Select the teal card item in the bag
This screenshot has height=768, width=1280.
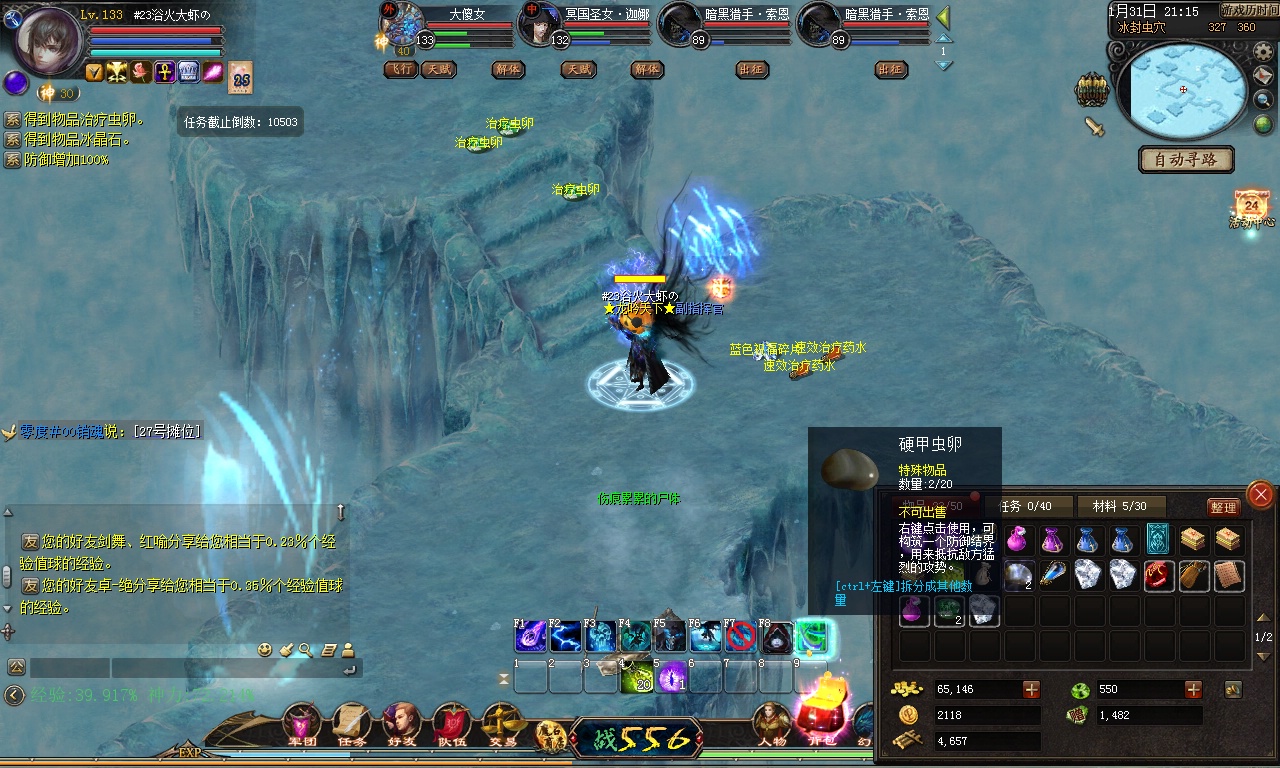coord(1158,539)
